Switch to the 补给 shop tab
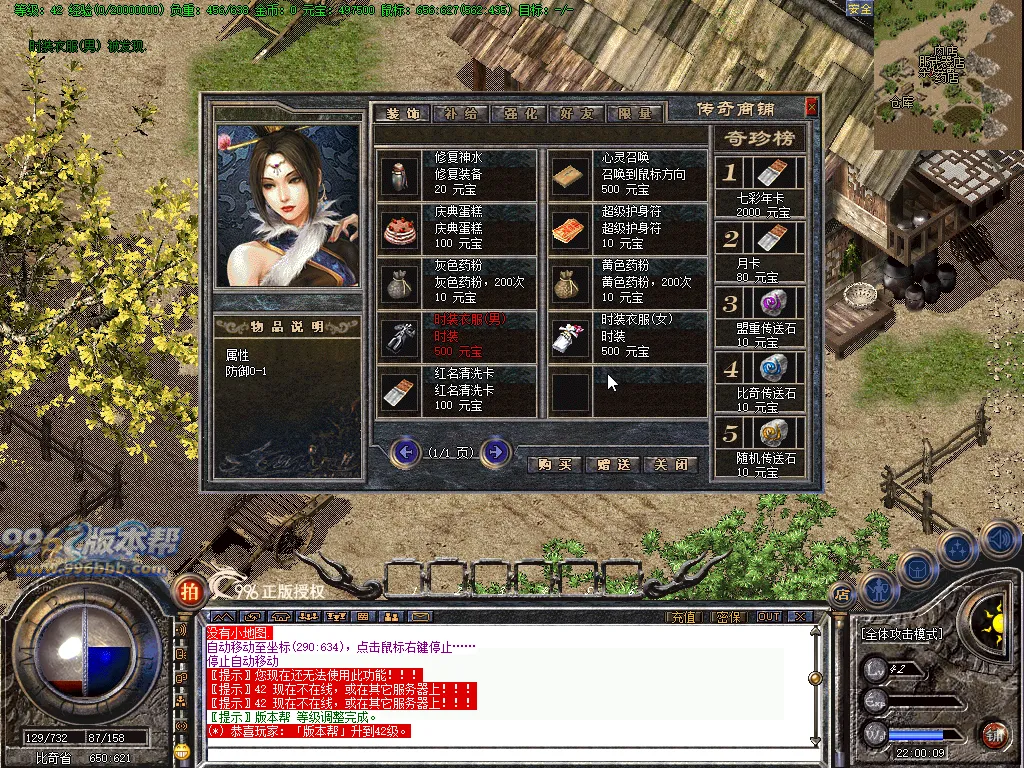The image size is (1024, 768). (x=461, y=113)
